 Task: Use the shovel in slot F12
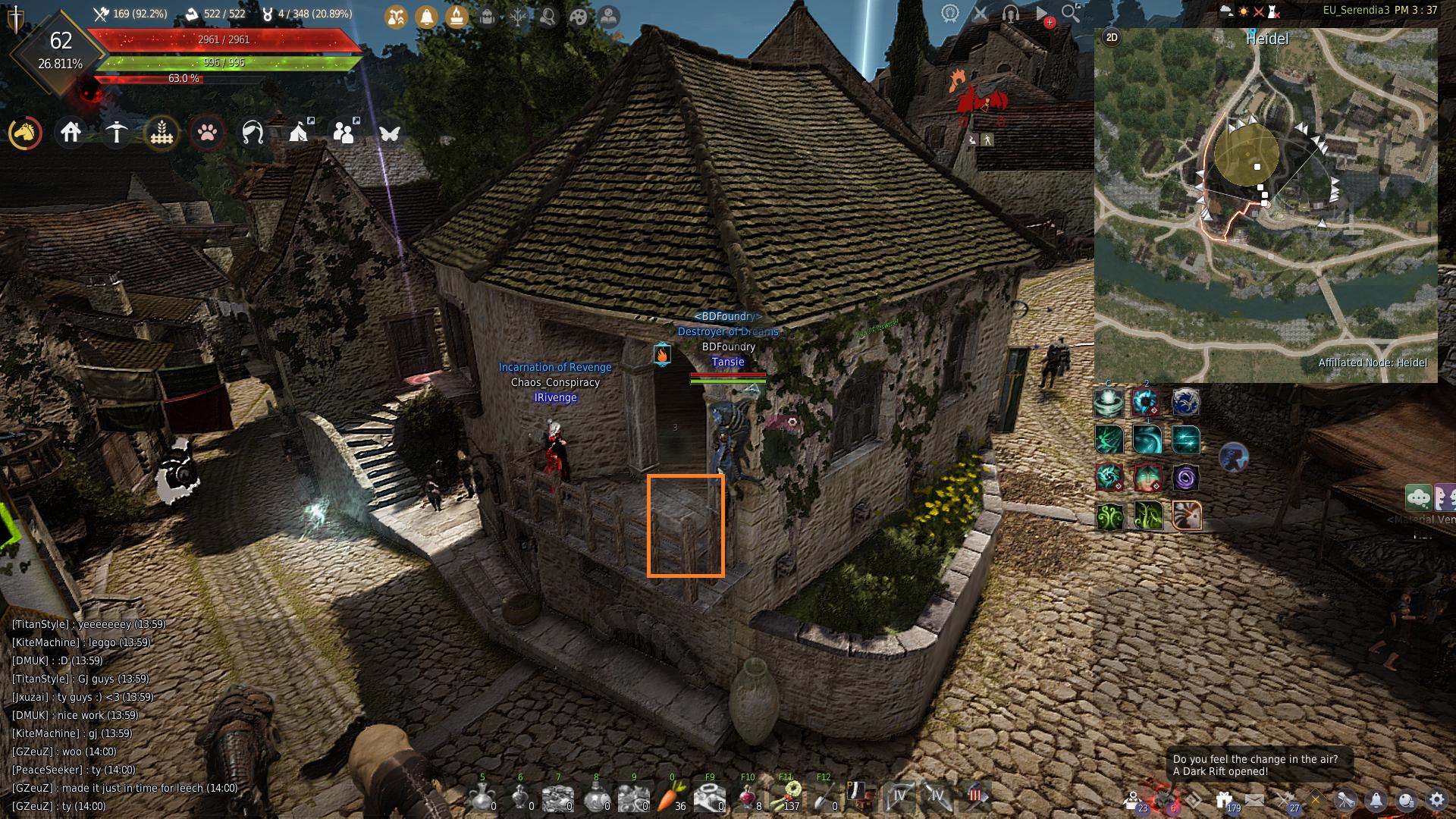824,796
